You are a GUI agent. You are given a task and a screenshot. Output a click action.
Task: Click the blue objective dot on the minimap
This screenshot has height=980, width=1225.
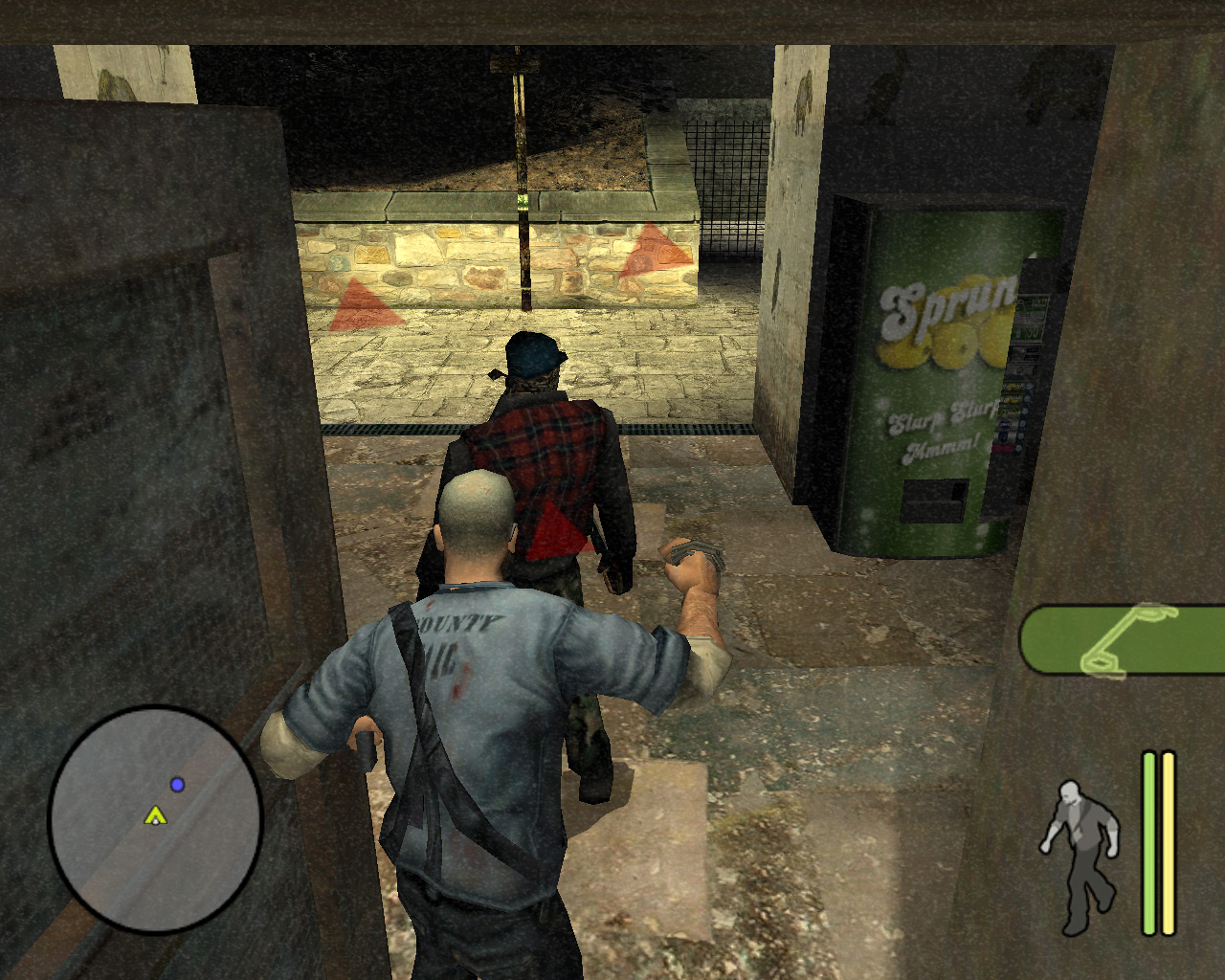(x=175, y=784)
